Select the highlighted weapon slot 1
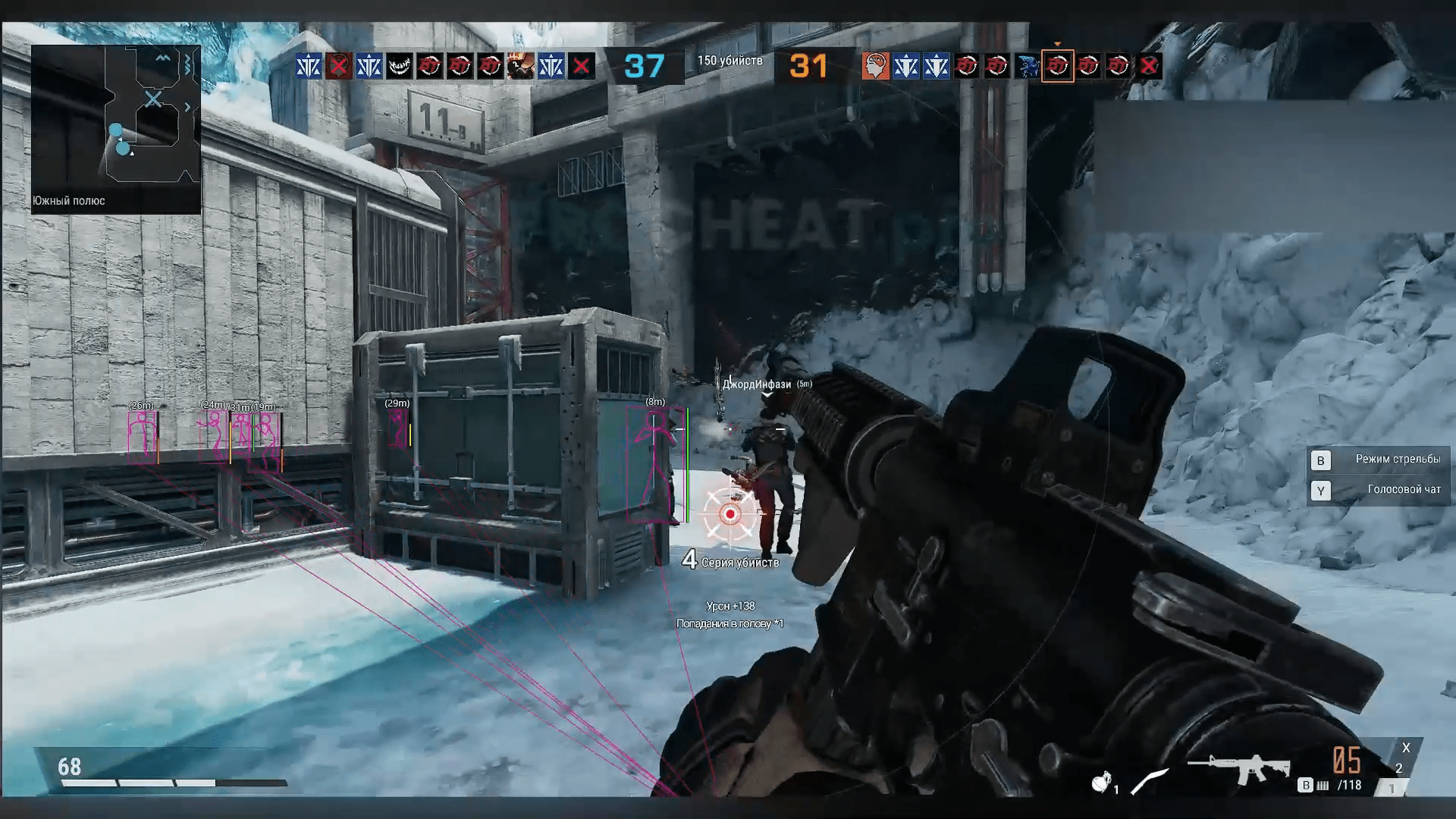 pos(1392,789)
